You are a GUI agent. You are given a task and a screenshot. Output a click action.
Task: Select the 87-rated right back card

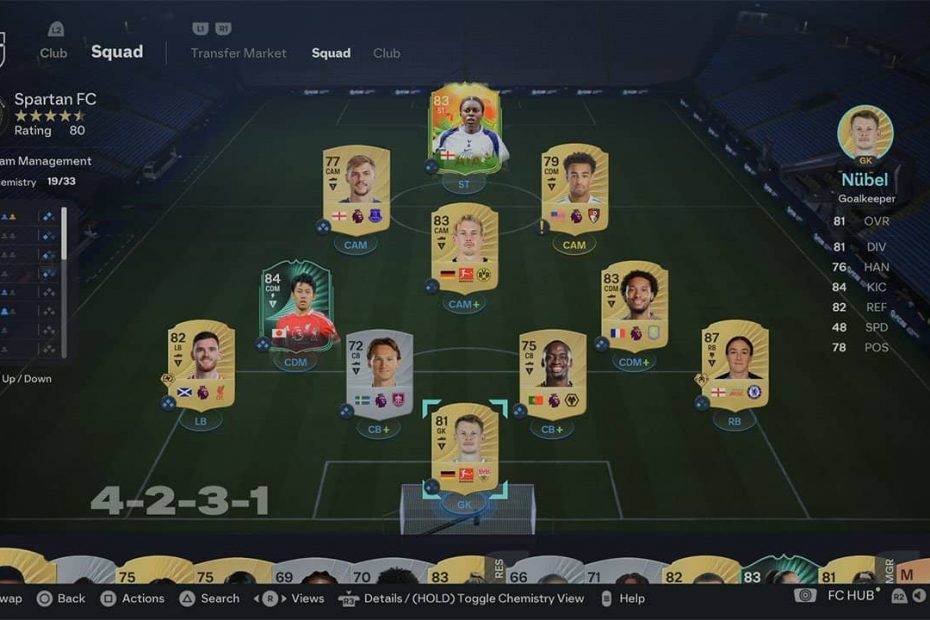734,365
